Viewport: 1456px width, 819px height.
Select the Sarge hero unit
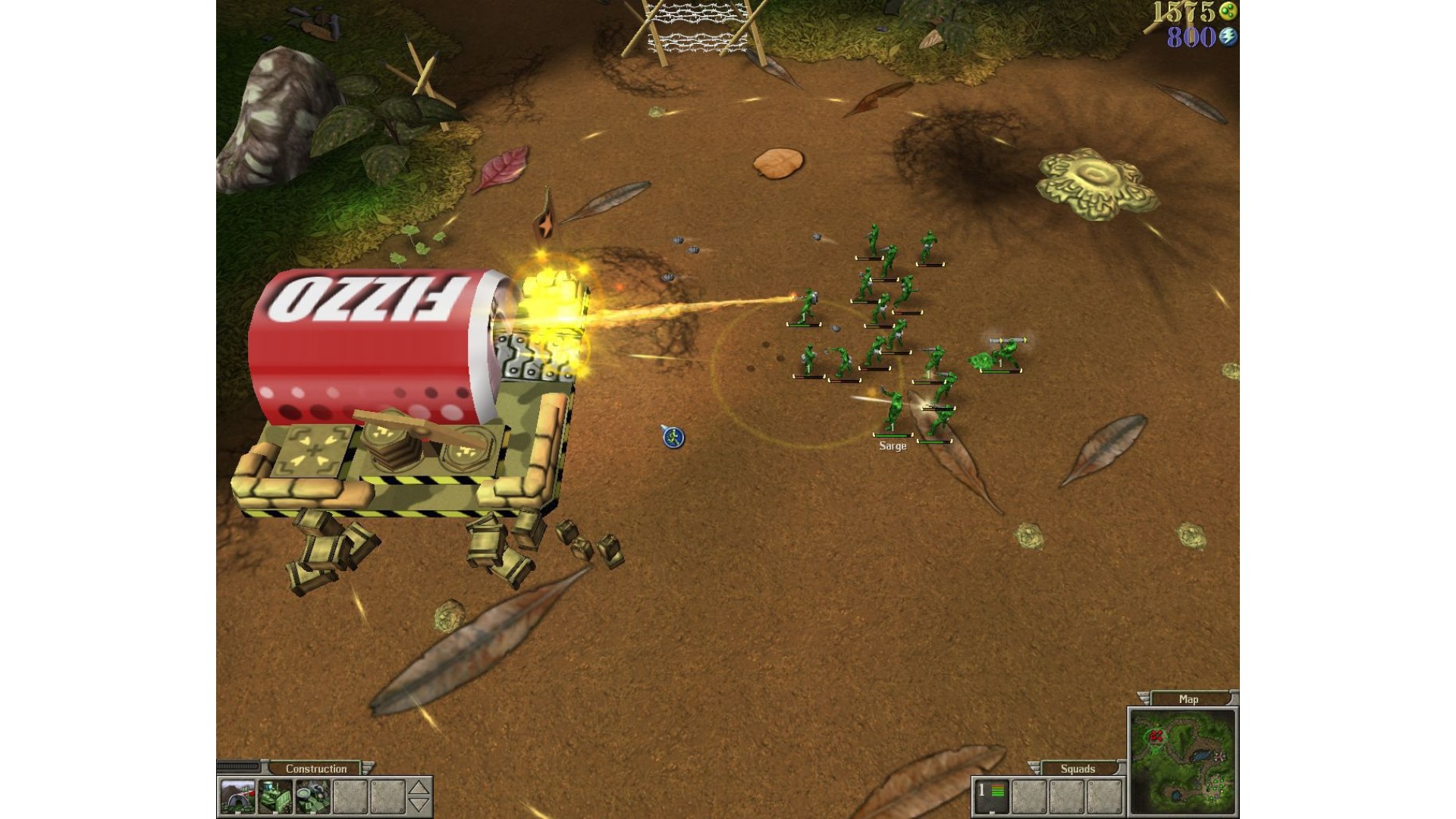(893, 413)
